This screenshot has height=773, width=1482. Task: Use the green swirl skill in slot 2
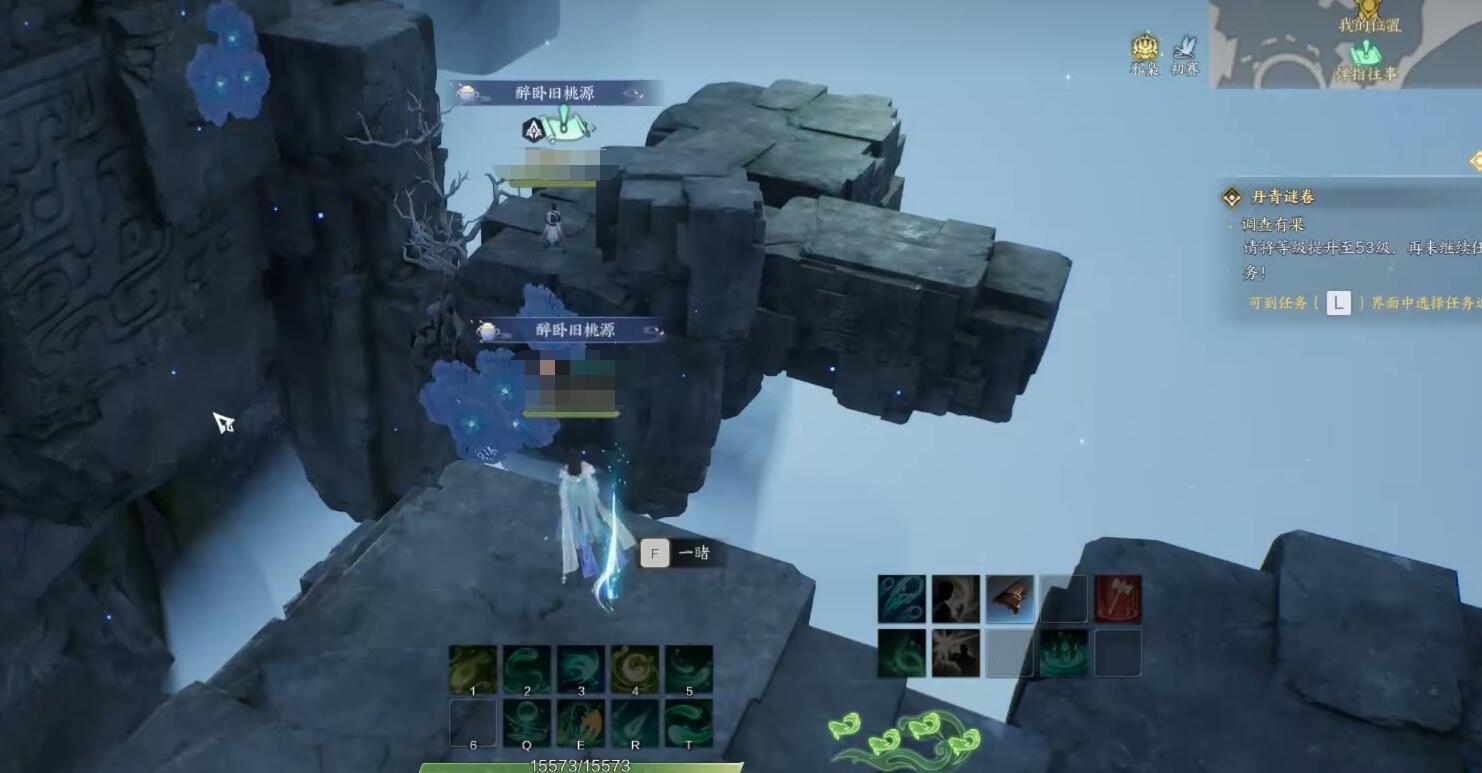tap(527, 669)
